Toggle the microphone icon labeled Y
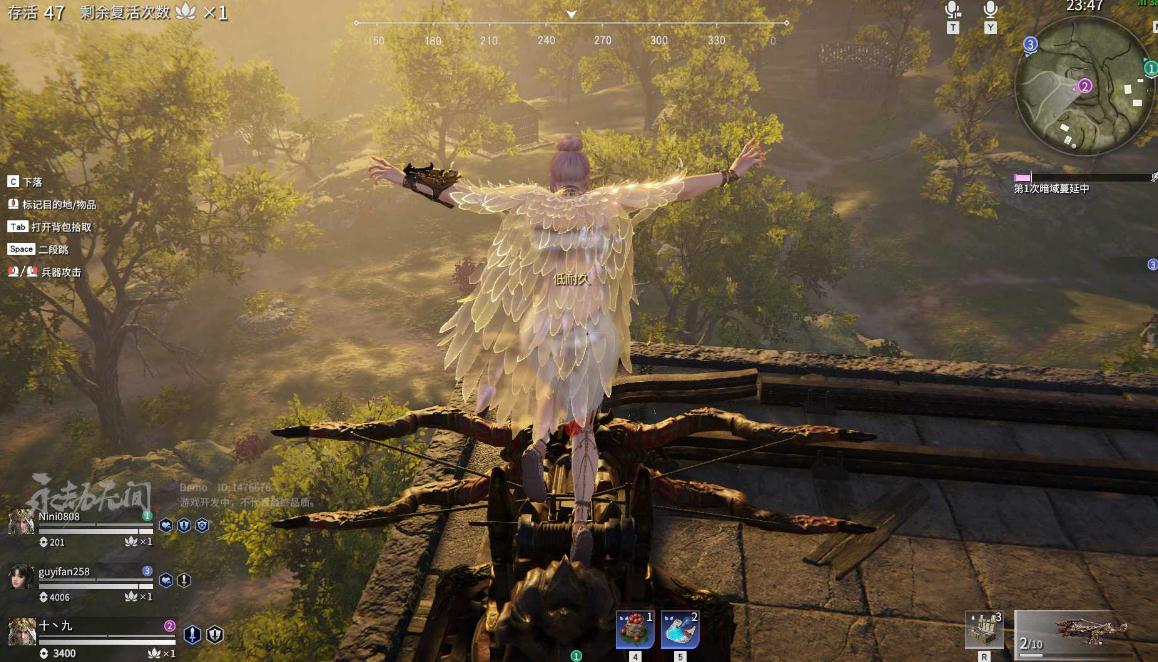The height and width of the screenshot is (662, 1158). tap(990, 10)
